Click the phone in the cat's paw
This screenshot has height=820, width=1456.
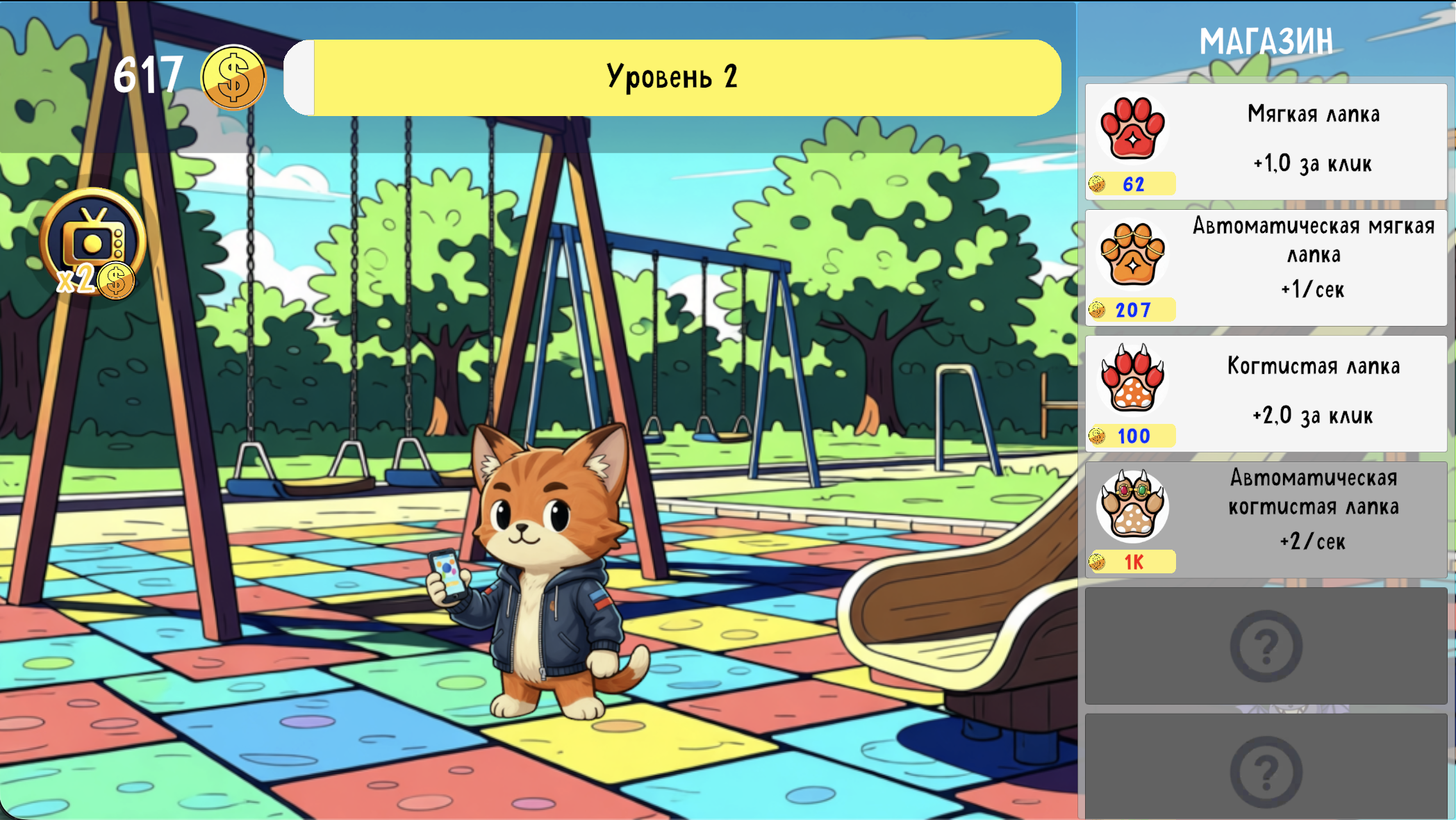448,573
